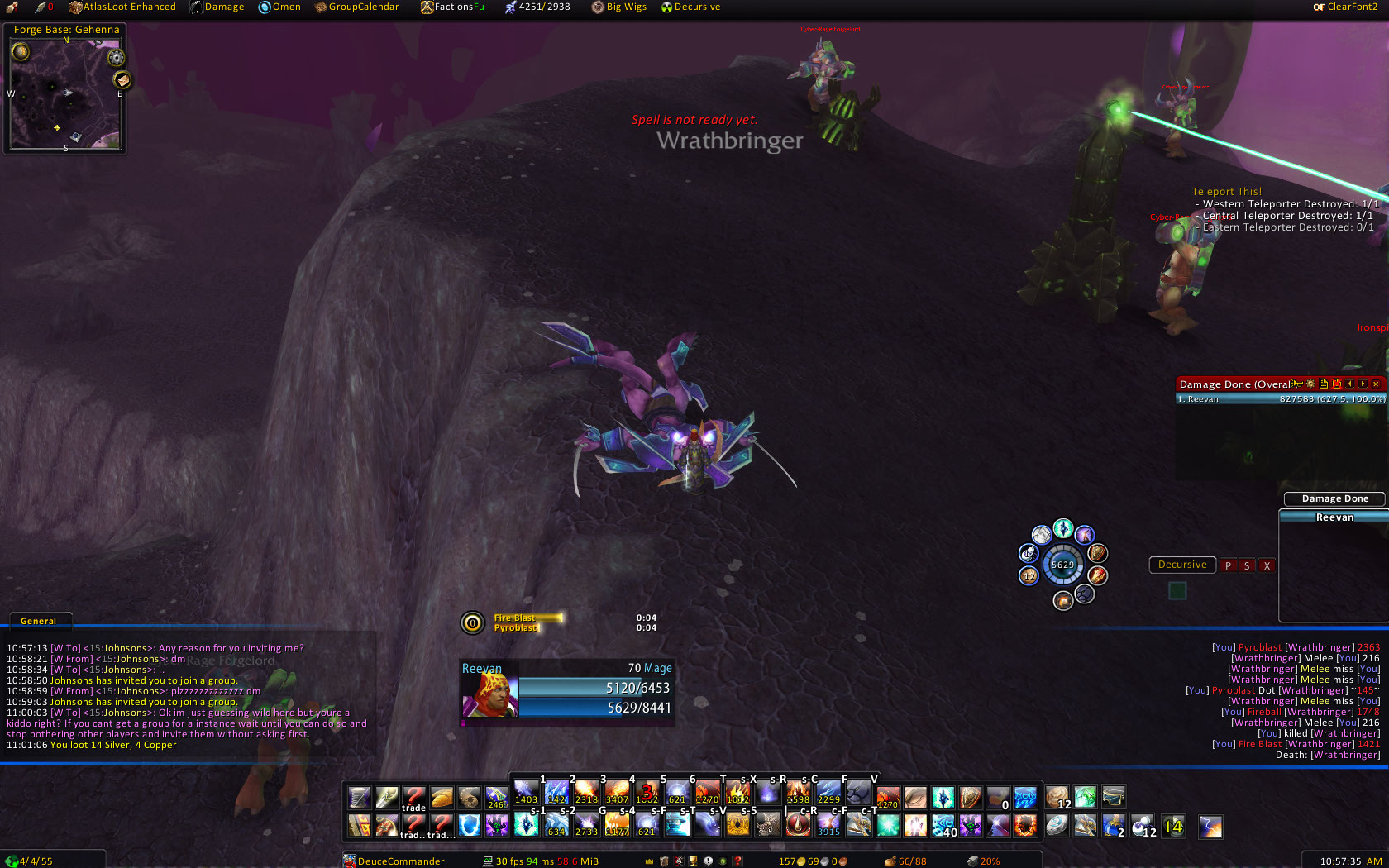The image size is (1389, 868).
Task: Click the FactionsFu reputation entry
Action: point(452,7)
